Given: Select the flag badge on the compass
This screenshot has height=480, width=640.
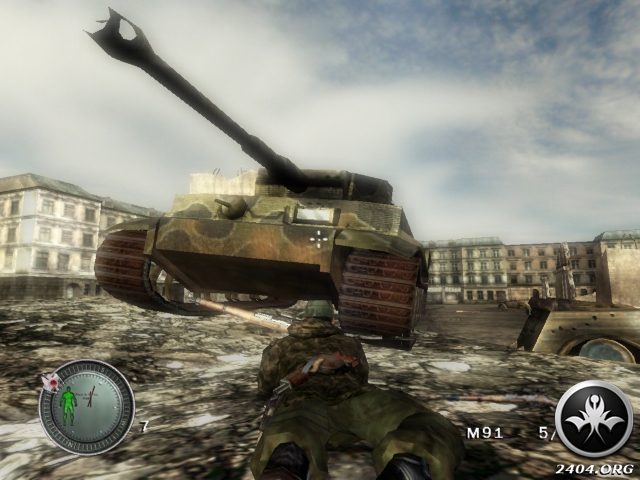Looking at the screenshot, I should click(50, 380).
